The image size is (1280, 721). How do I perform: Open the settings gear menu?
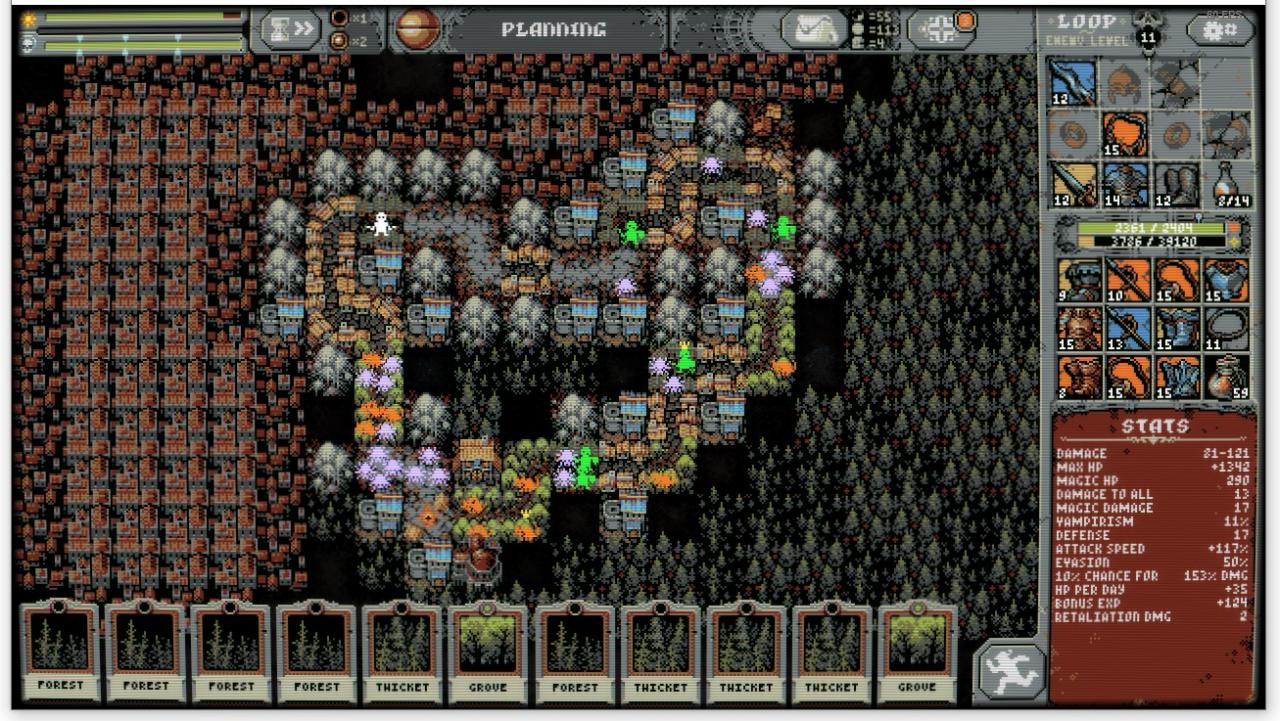tap(1221, 30)
